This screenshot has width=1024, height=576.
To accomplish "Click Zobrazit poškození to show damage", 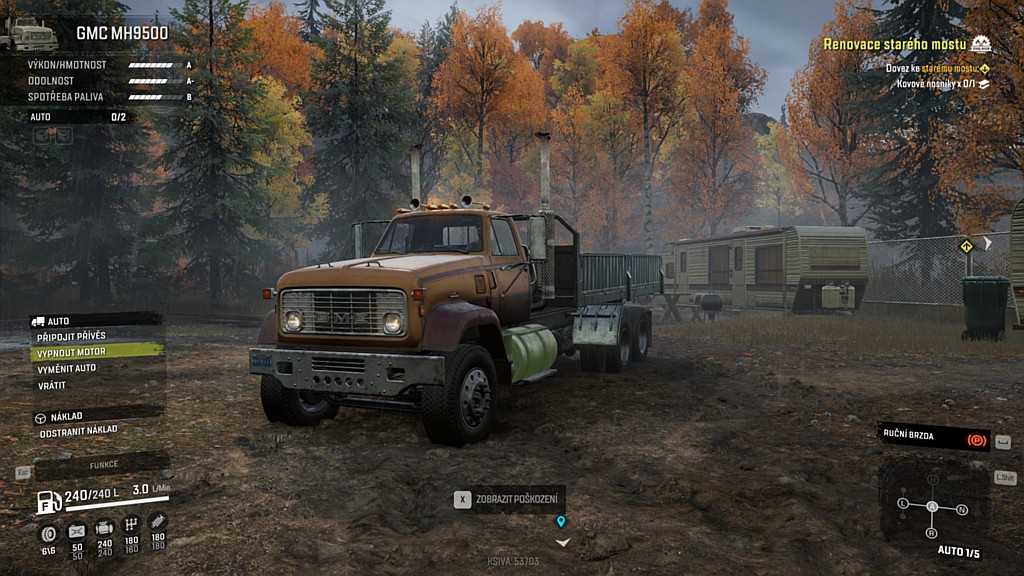I will (x=509, y=499).
